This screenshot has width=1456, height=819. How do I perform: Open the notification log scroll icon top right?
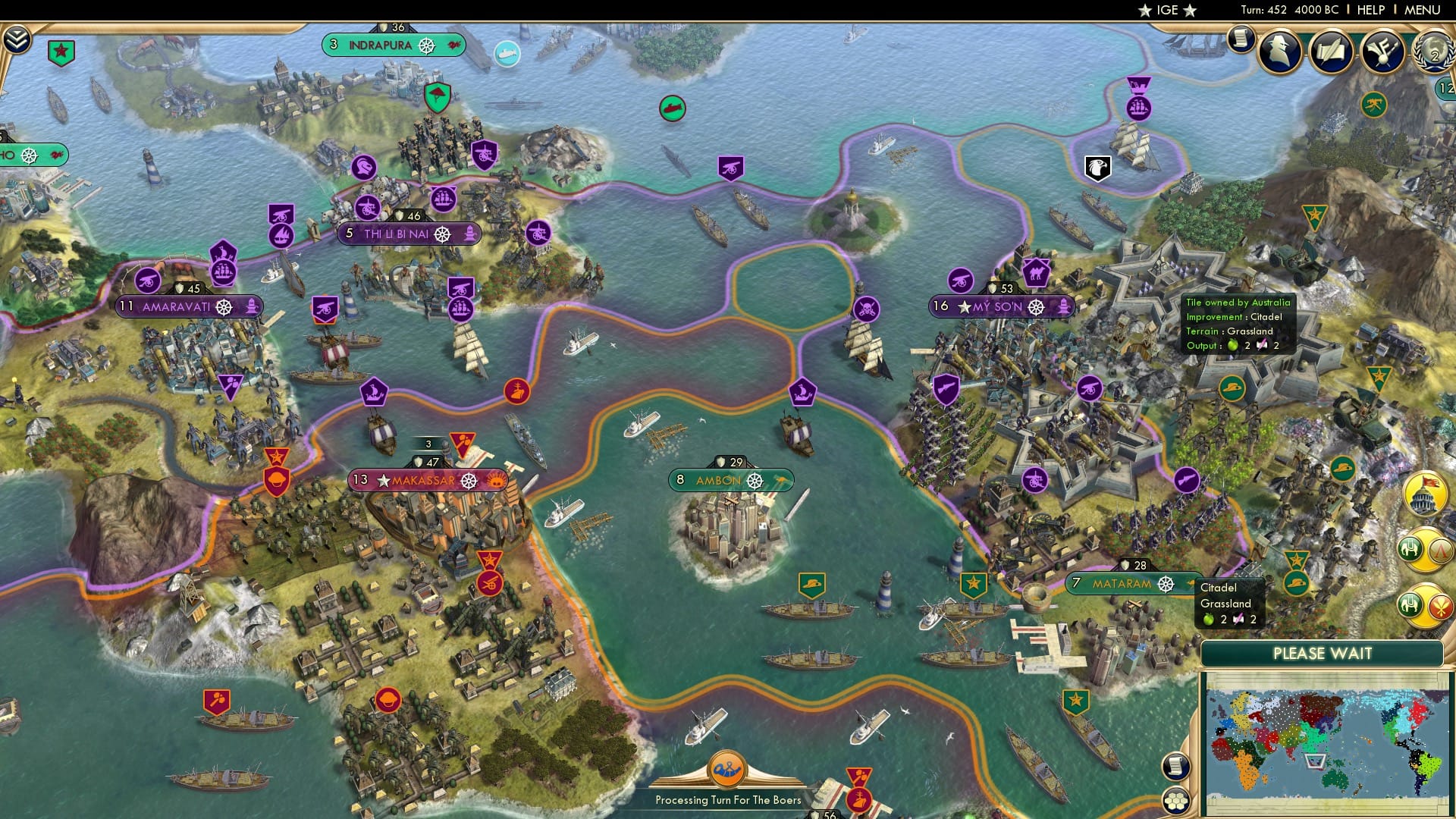(1242, 39)
